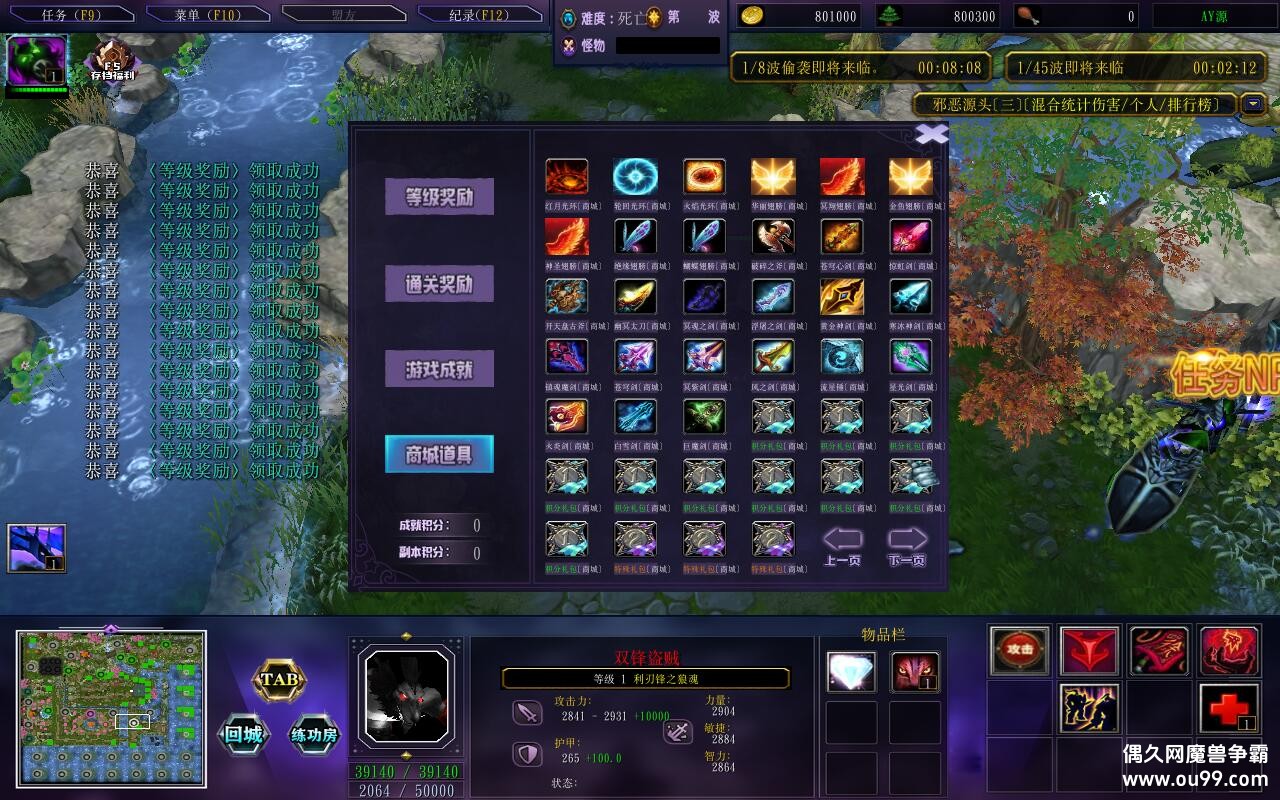Click the minimap
The width and height of the screenshot is (1280, 800).
111,708
